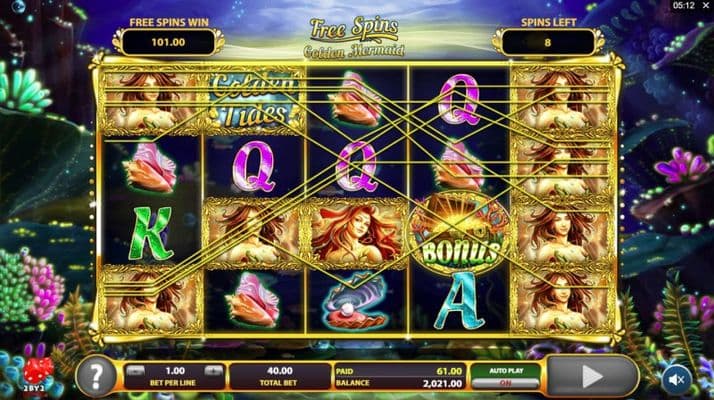Screen dimensions: 714x400
Task: Decrease bet per line with minus button
Action: 135,369
